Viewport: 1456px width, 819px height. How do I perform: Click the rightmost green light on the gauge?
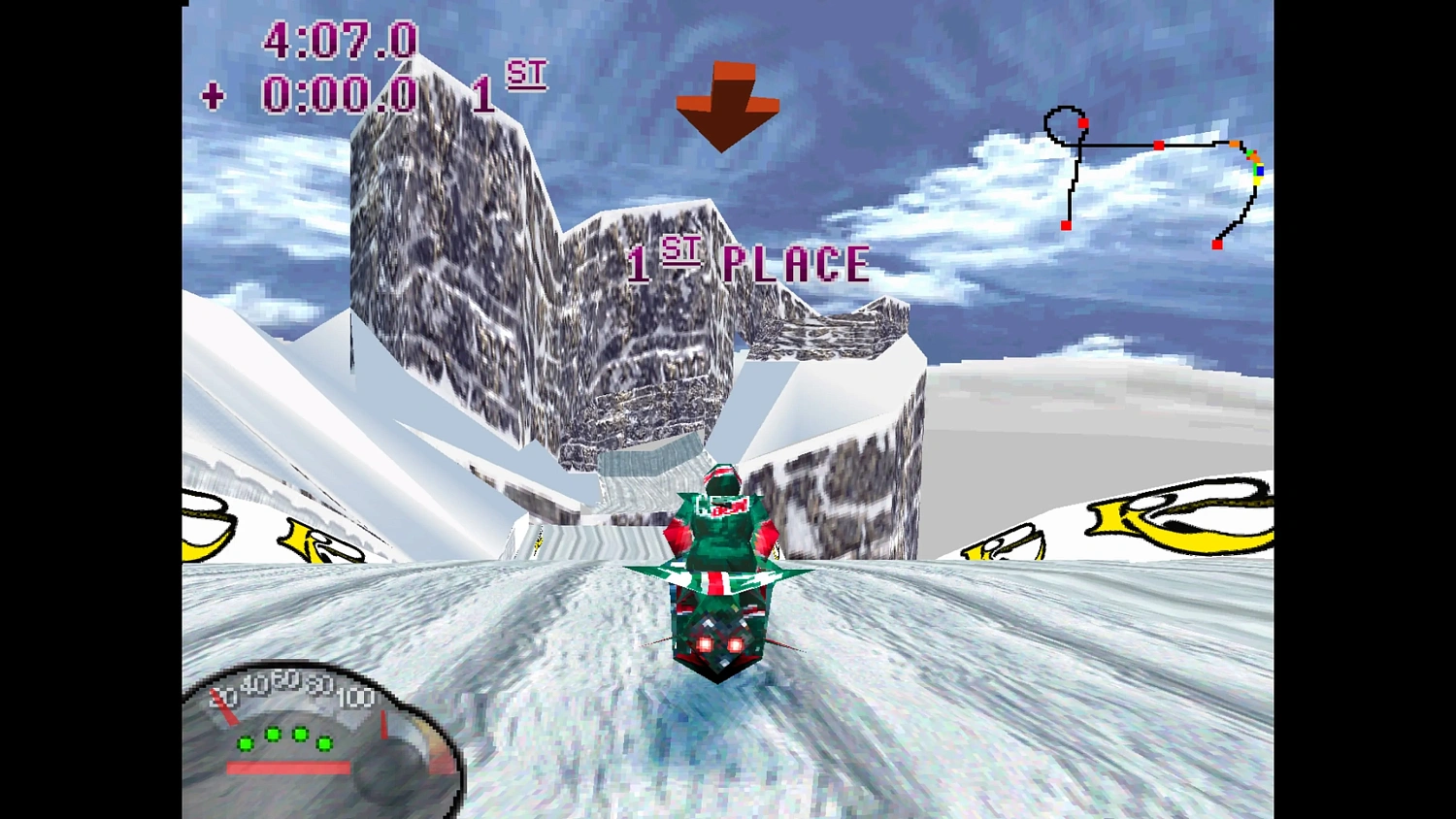pyautogui.click(x=323, y=744)
